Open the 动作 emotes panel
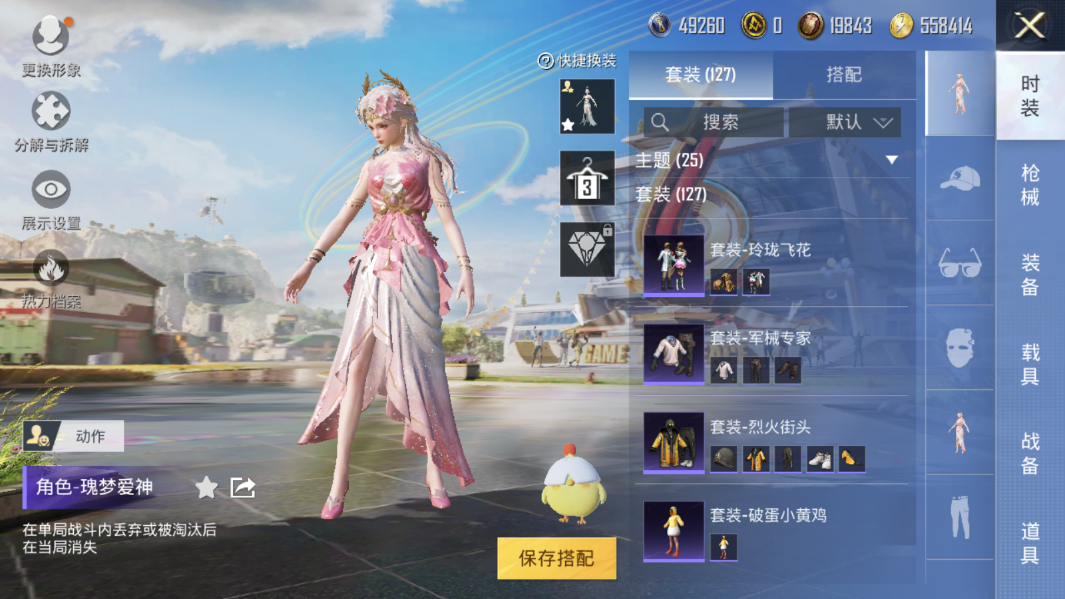This screenshot has height=599, width=1065. pyautogui.click(x=74, y=436)
